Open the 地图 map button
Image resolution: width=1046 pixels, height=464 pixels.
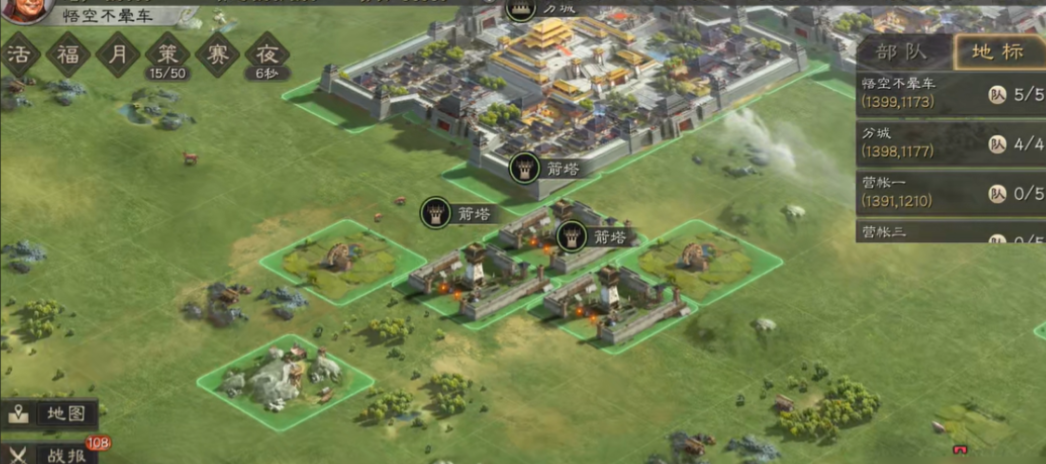(52, 413)
